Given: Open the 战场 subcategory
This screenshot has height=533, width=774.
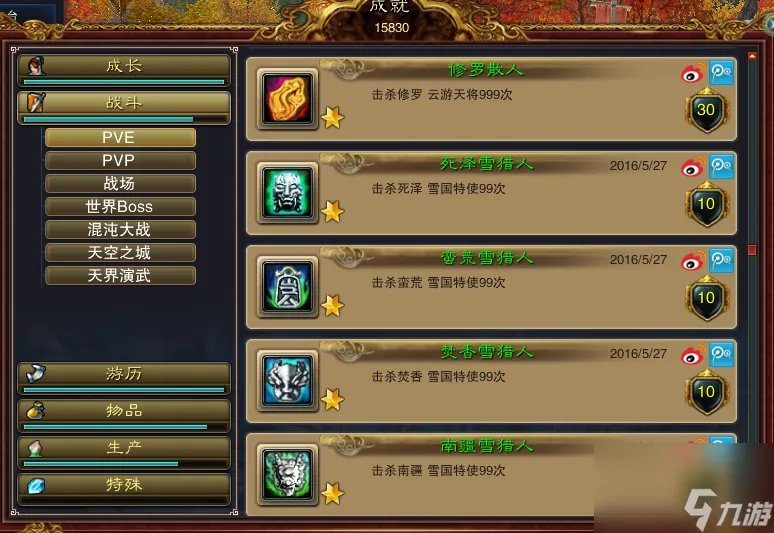Looking at the screenshot, I should click(x=119, y=184).
